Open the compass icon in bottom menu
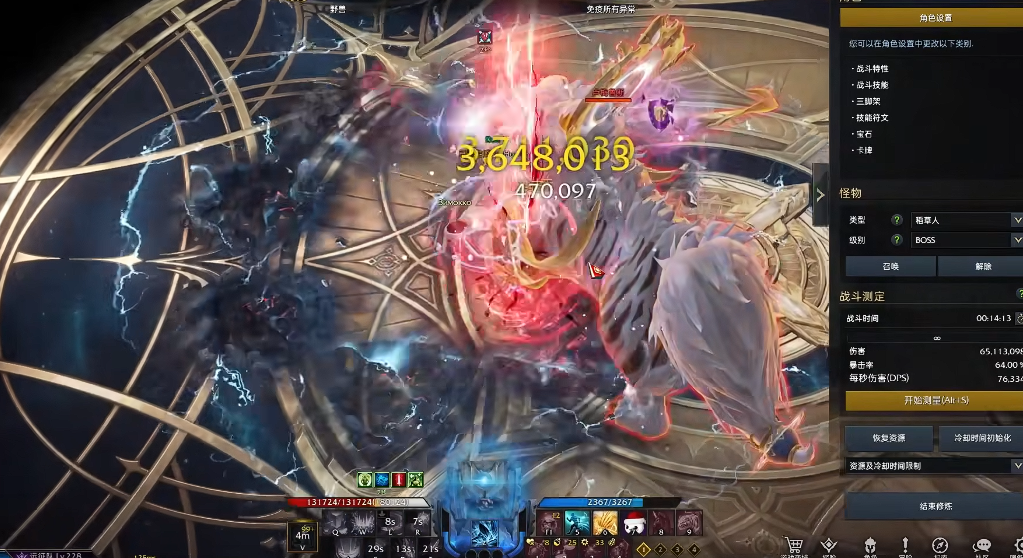 click(x=940, y=545)
